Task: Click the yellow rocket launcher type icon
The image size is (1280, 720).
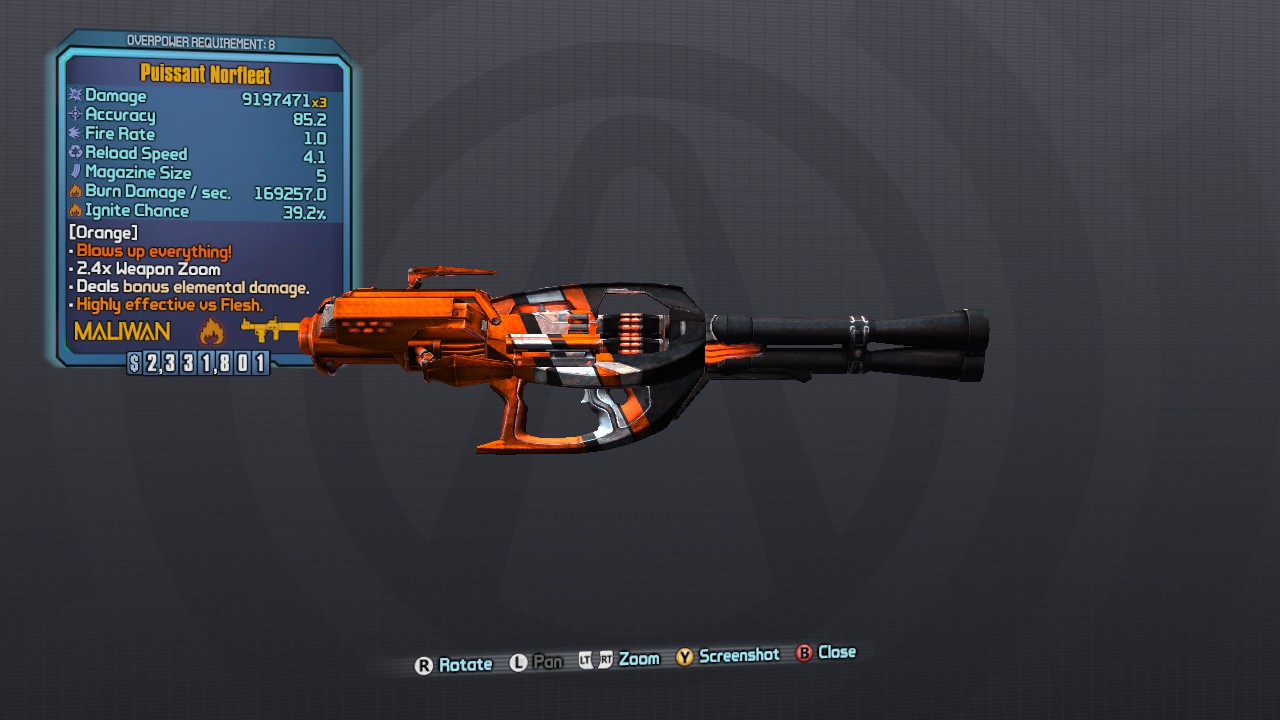Action: (267, 329)
